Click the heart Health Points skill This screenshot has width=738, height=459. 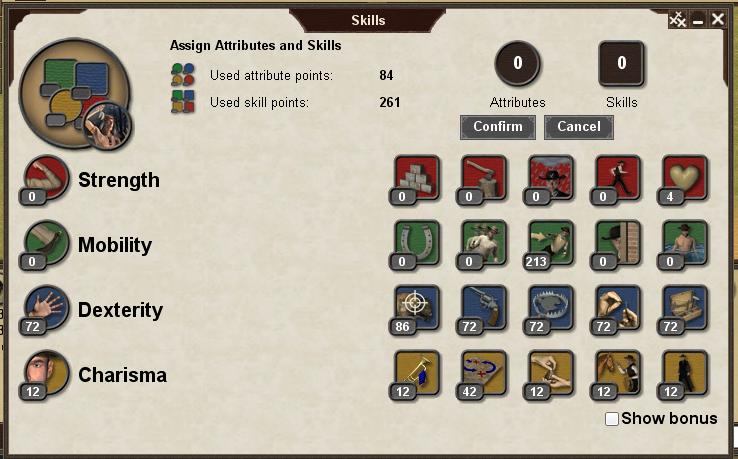(685, 178)
